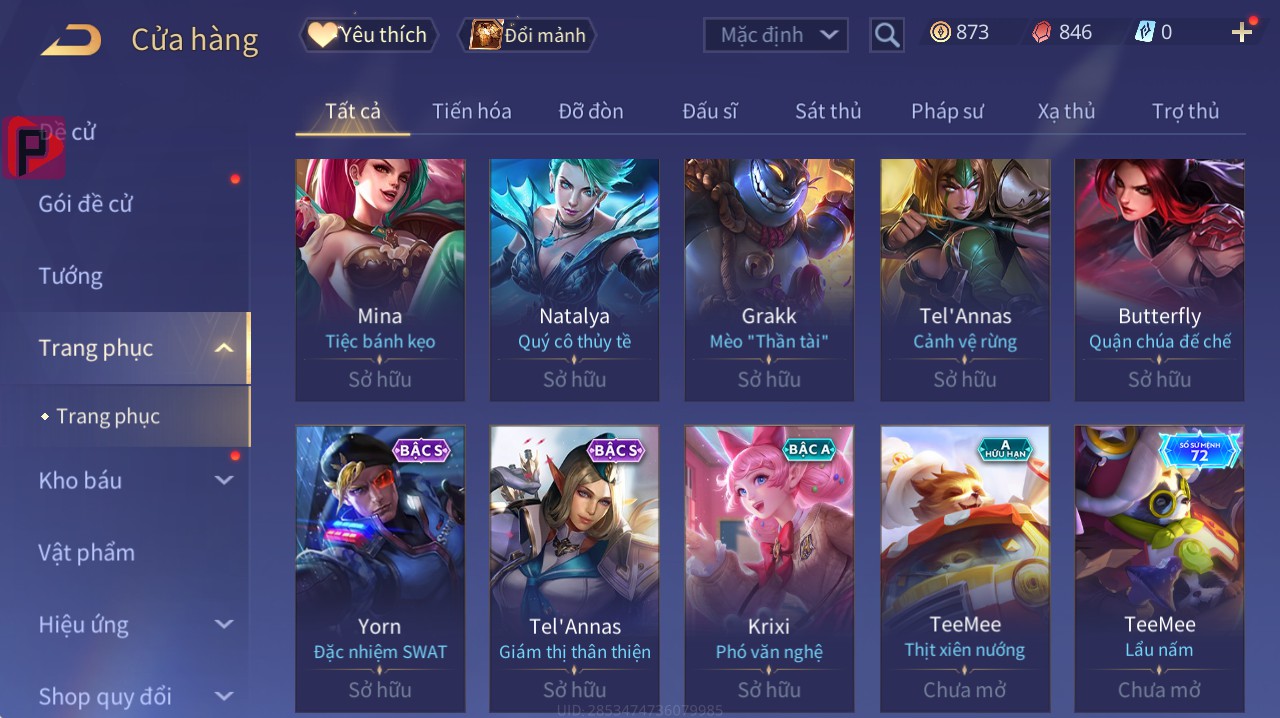Open the Đổi mảnh exchange
This screenshot has width=1280, height=718.
click(x=528, y=35)
